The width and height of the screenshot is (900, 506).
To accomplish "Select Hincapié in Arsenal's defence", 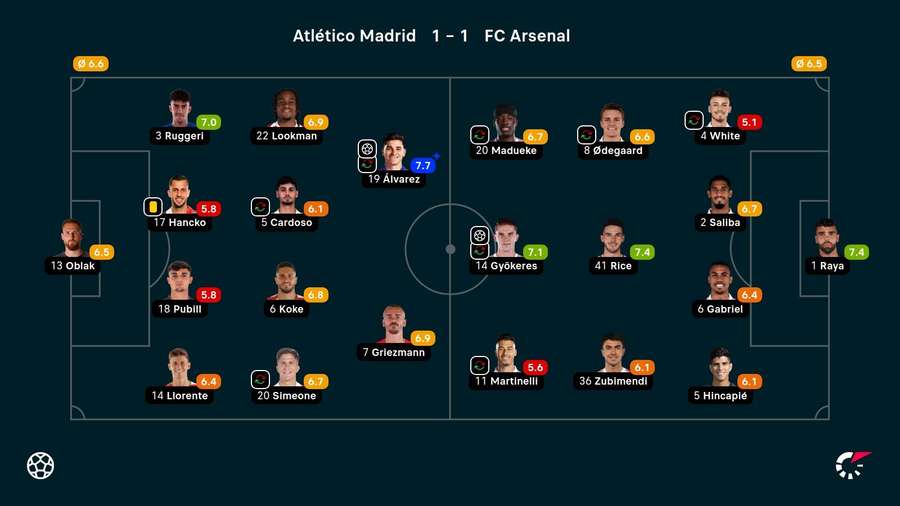I will pos(720,370).
